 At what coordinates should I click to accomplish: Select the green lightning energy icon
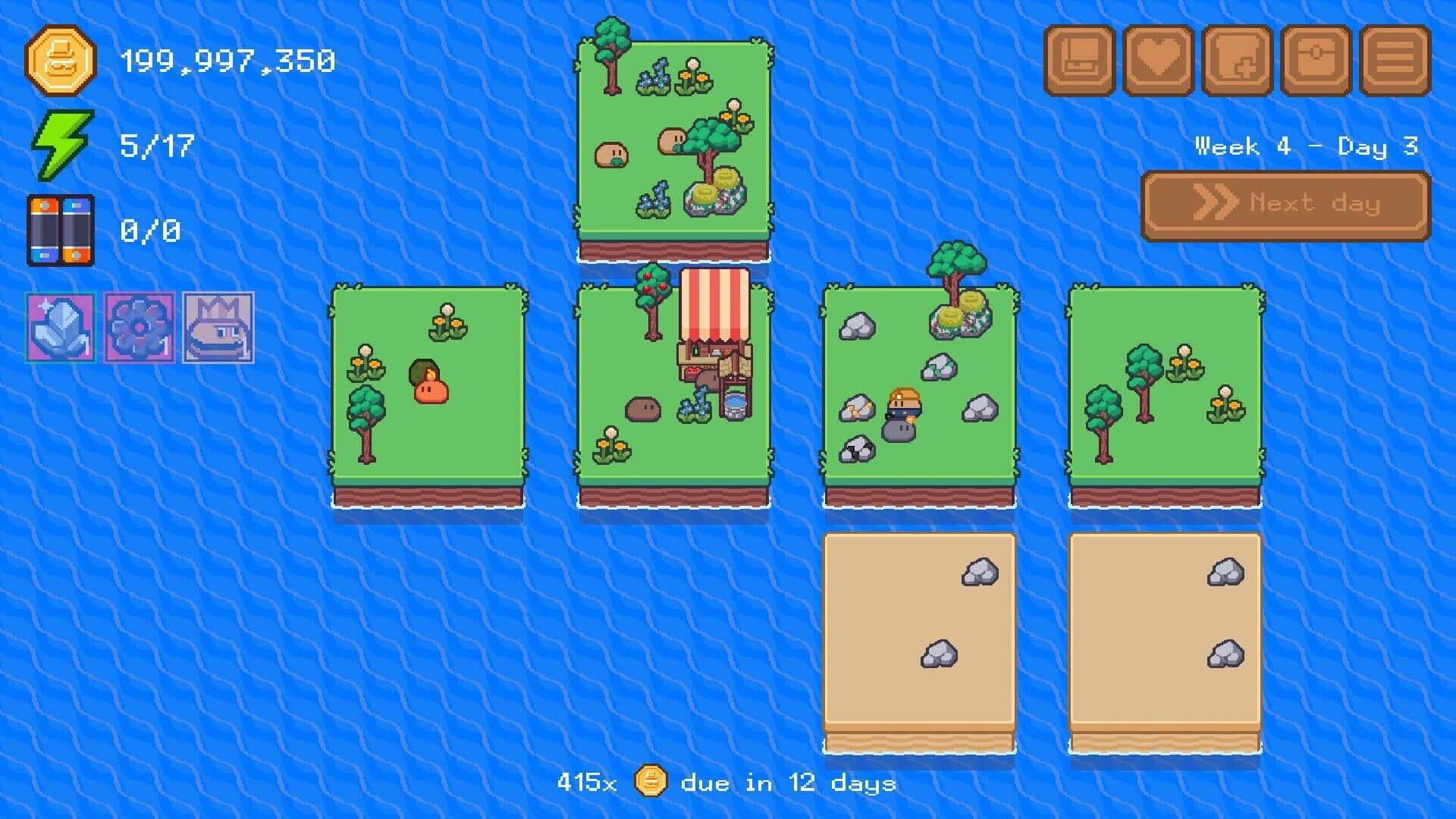(62, 146)
